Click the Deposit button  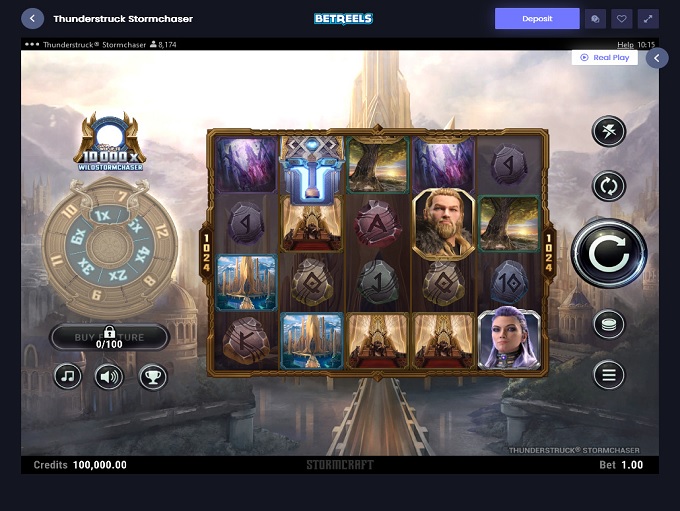pos(537,19)
